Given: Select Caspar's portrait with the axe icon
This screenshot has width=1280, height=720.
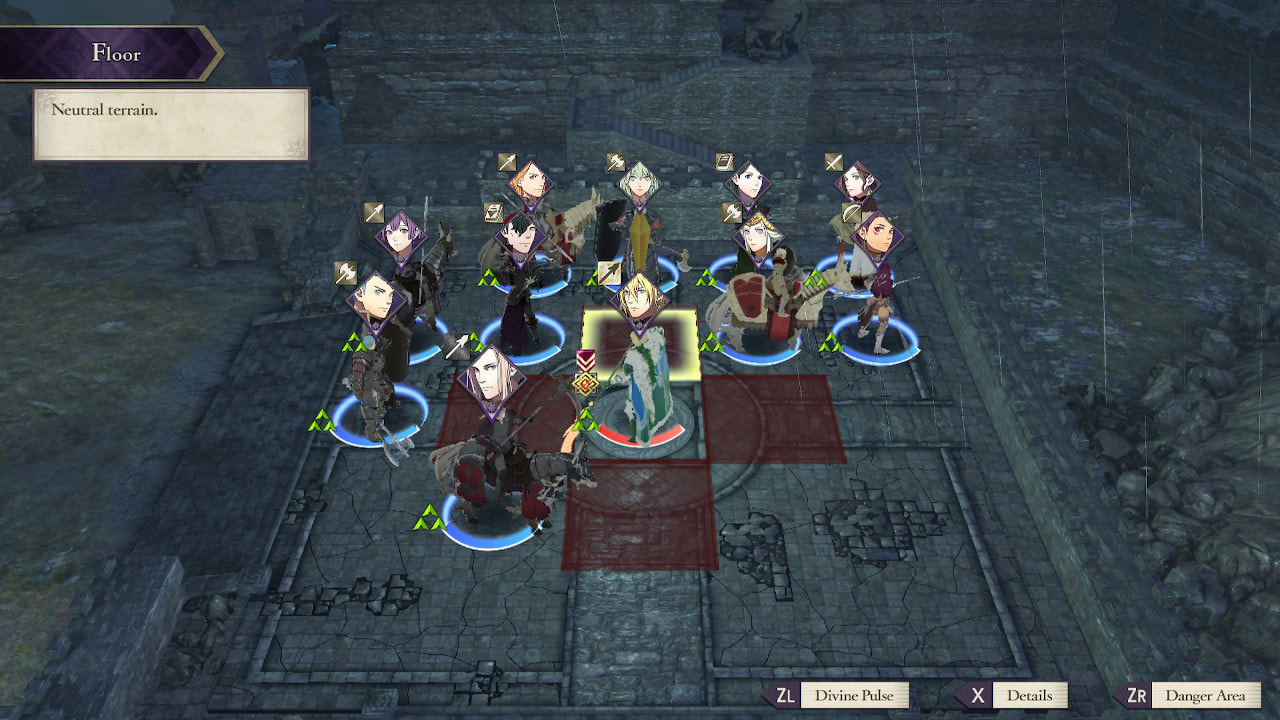Looking at the screenshot, I should pyautogui.click(x=374, y=300).
